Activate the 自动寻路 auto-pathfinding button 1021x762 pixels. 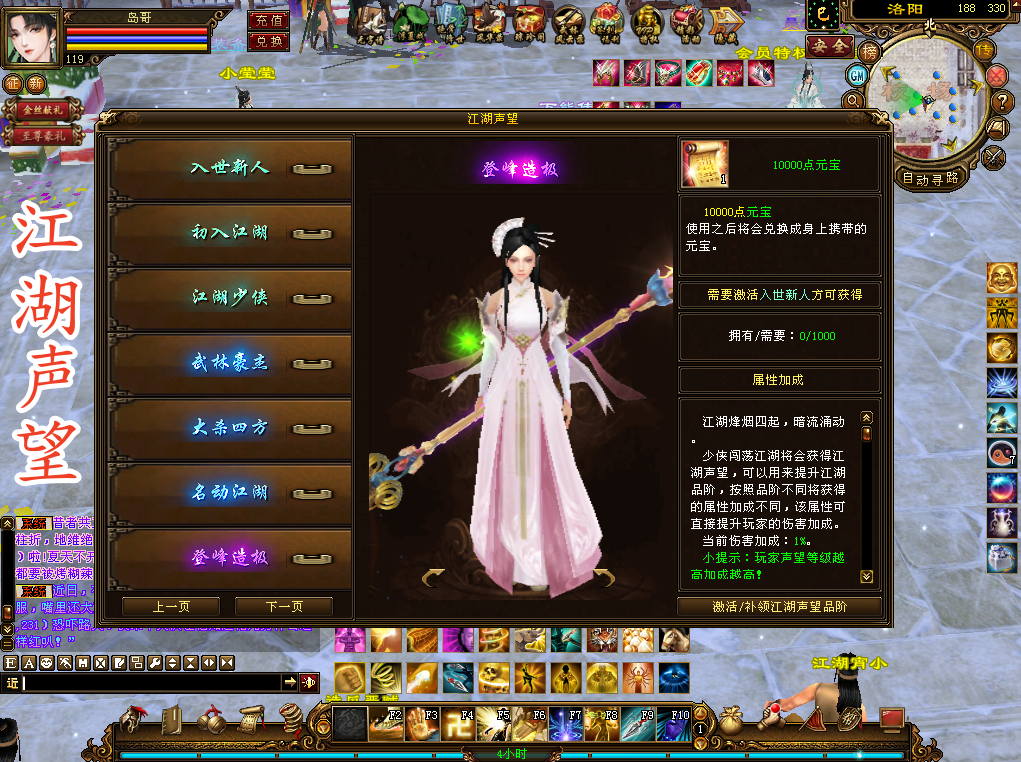coord(930,179)
